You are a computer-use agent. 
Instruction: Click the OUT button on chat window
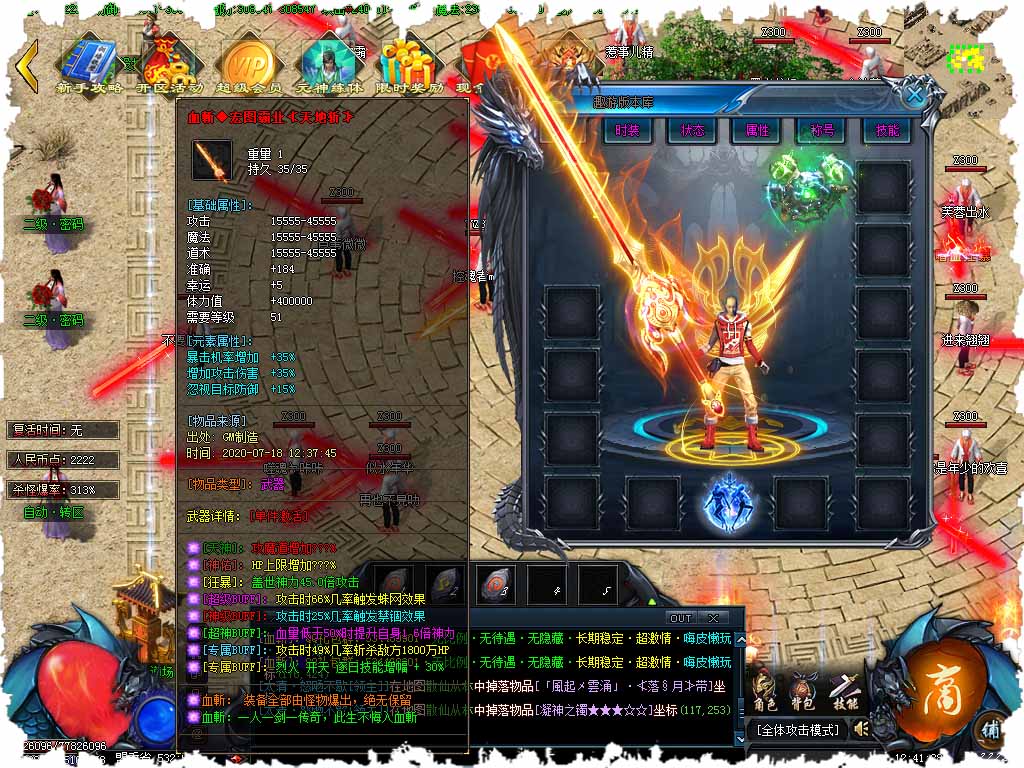pos(681,618)
